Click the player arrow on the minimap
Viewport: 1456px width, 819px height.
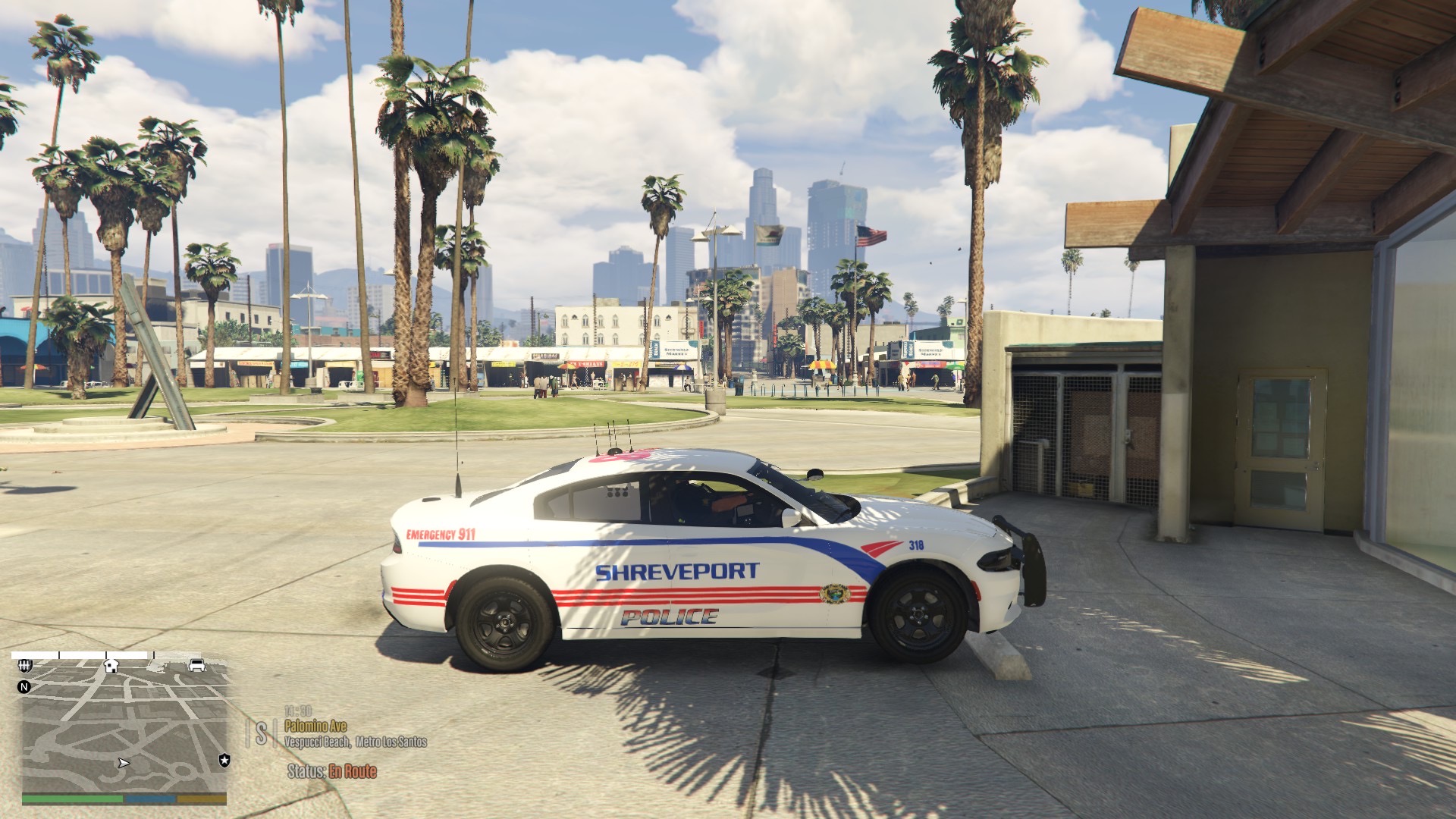[x=124, y=763]
